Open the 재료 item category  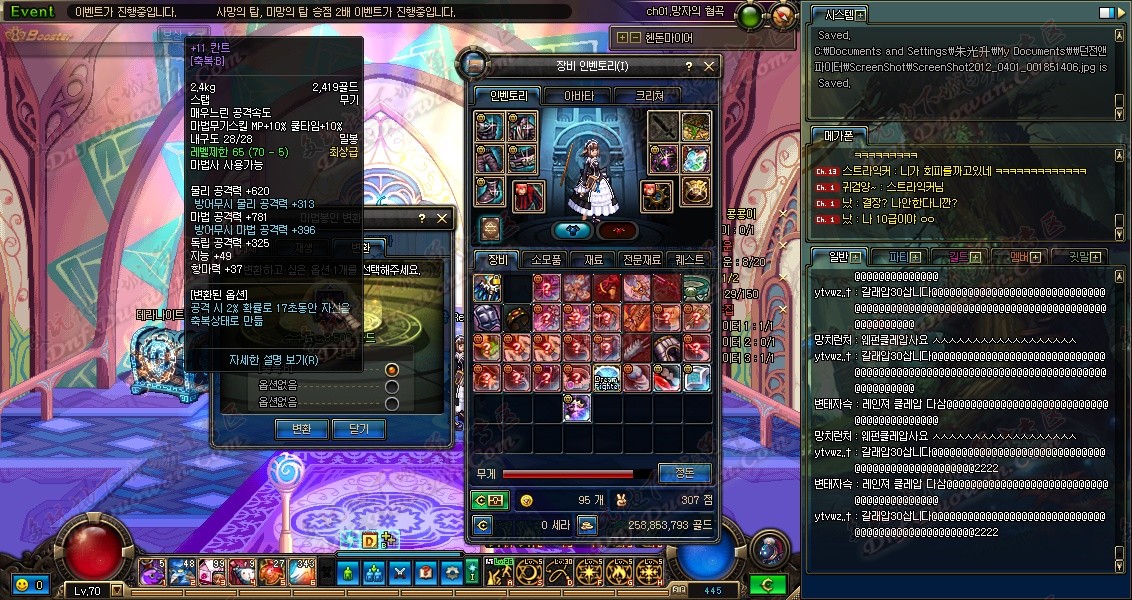593,259
